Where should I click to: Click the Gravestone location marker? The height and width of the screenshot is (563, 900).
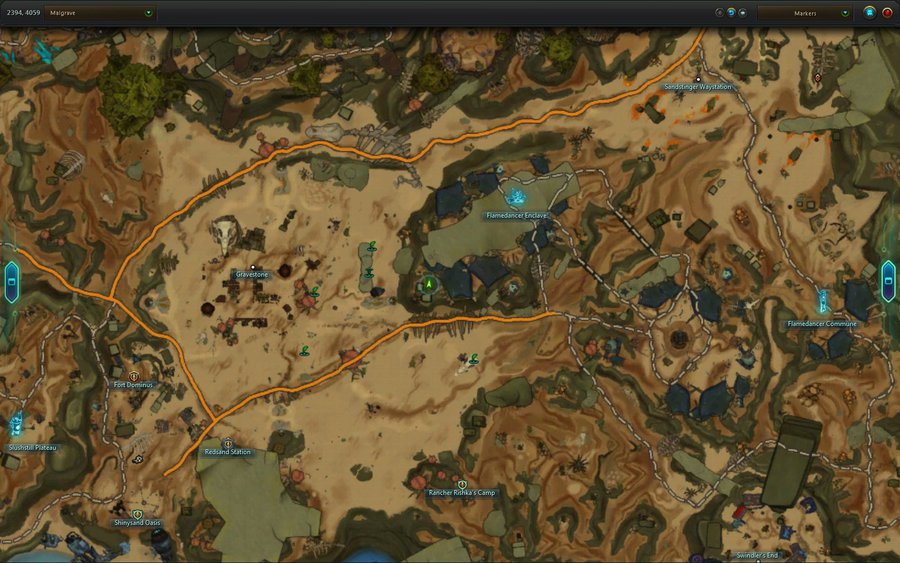tap(252, 265)
